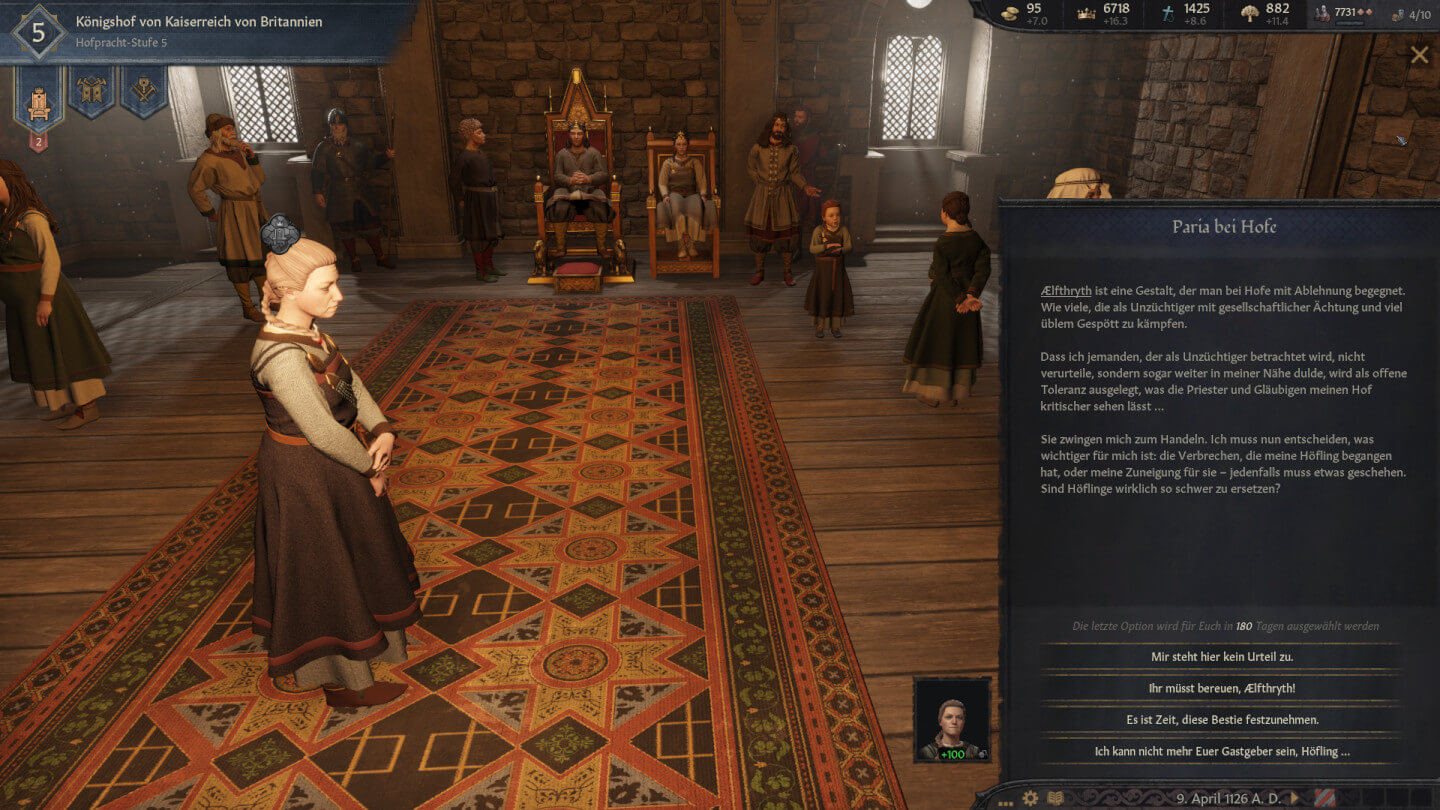Image resolution: width=1440 pixels, height=810 pixels.
Task: Open the gear settings icon
Action: tap(1030, 798)
